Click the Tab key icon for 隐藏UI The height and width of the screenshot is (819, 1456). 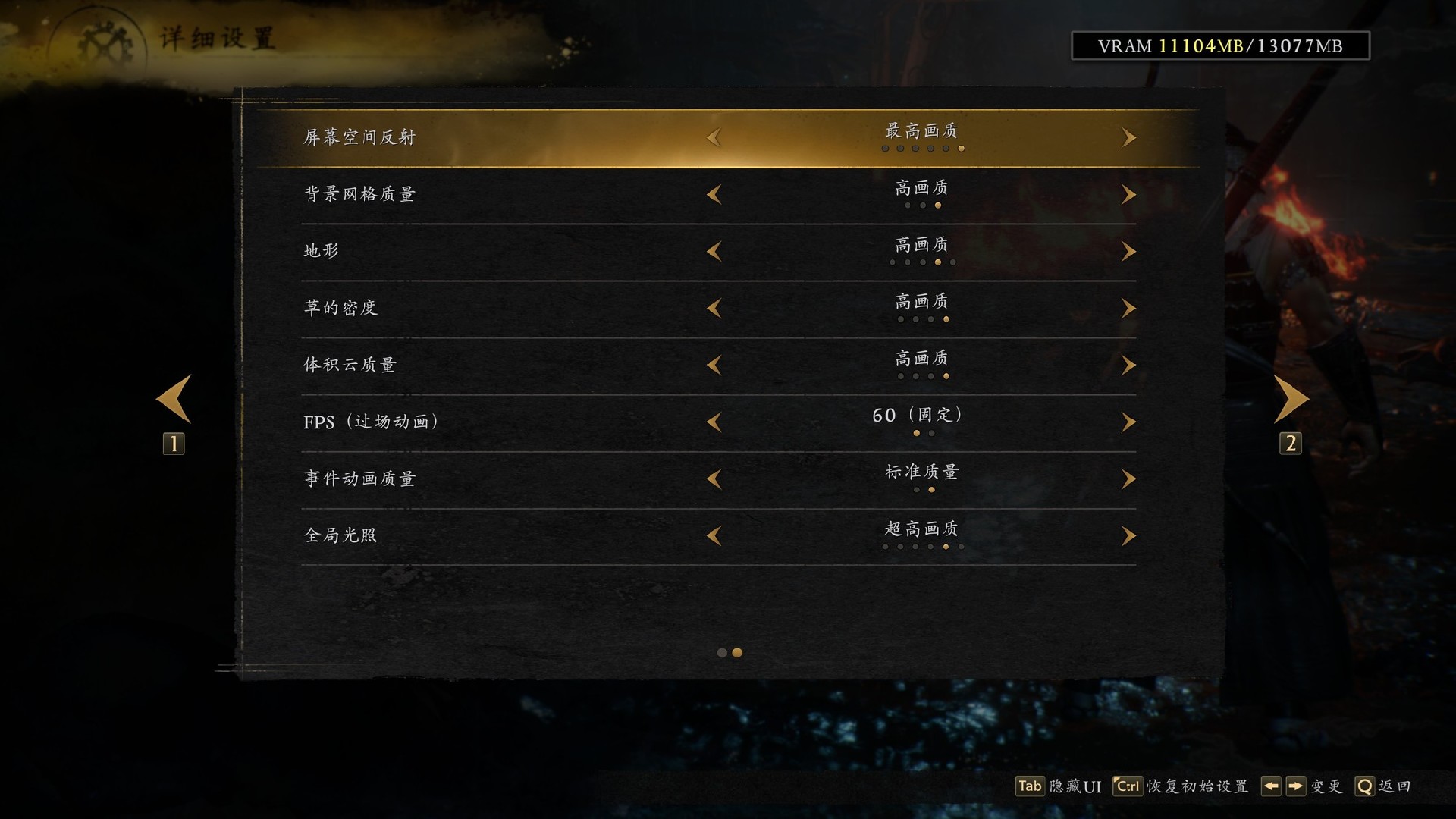[x=1029, y=786]
